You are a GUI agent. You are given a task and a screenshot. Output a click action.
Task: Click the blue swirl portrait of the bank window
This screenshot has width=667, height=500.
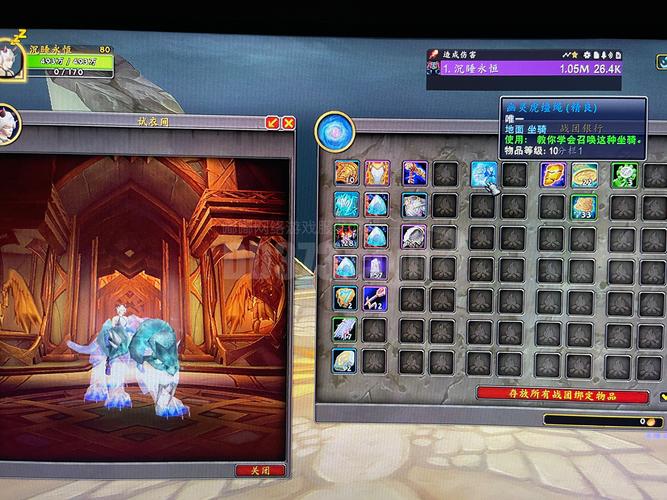coord(332,130)
